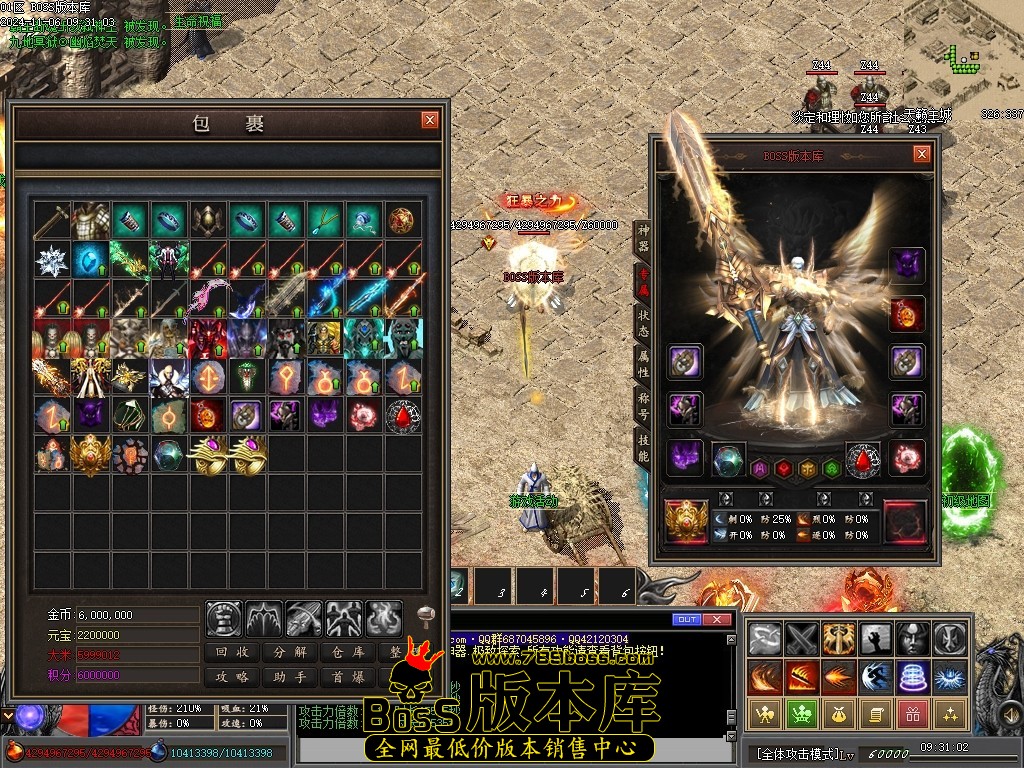Close the 包裹 inventory window
1024x768 pixels.
430,121
